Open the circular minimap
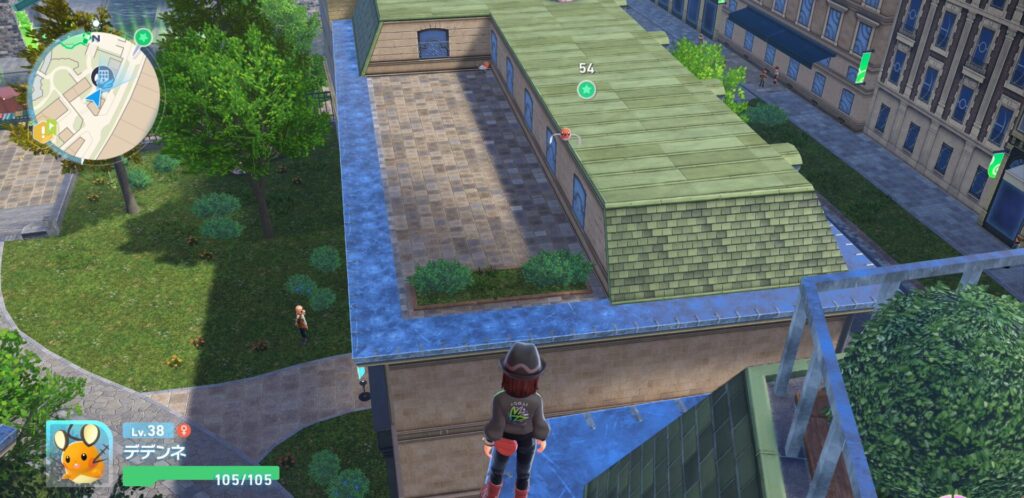Viewport: 1024px width, 498px height. (x=93, y=94)
